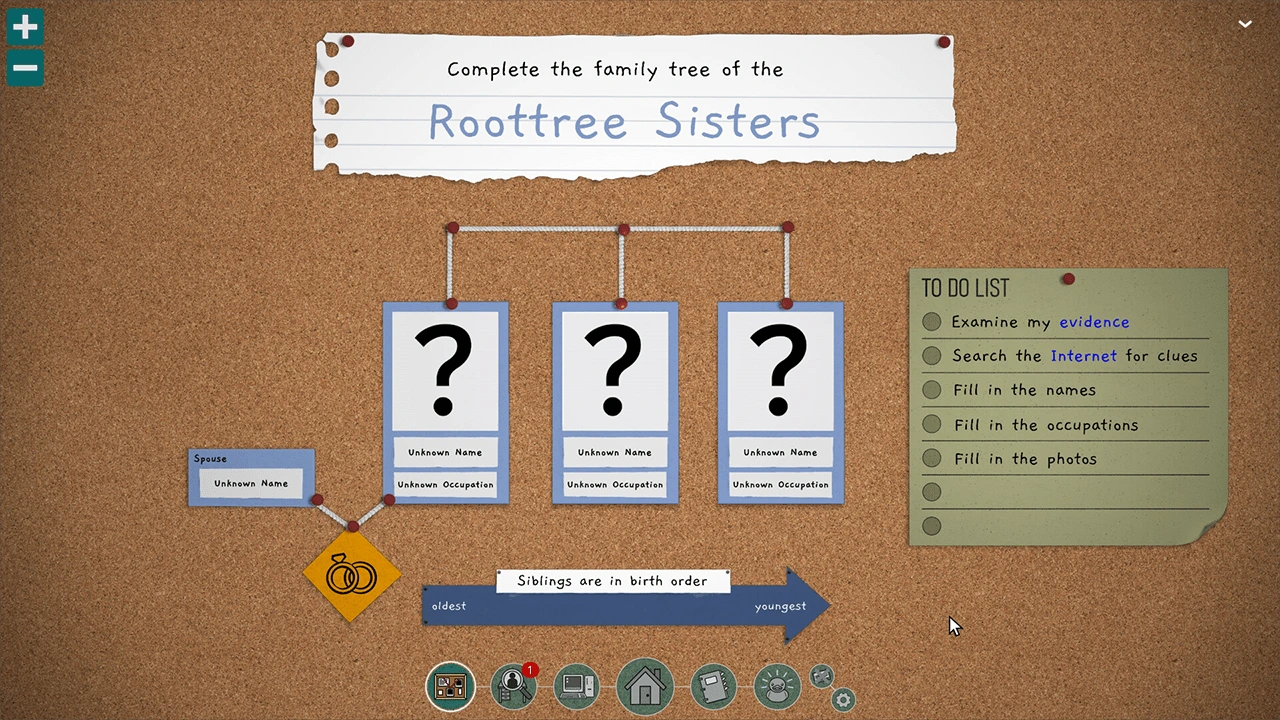Collapse the panel with the top-right chevron

[x=1245, y=23]
